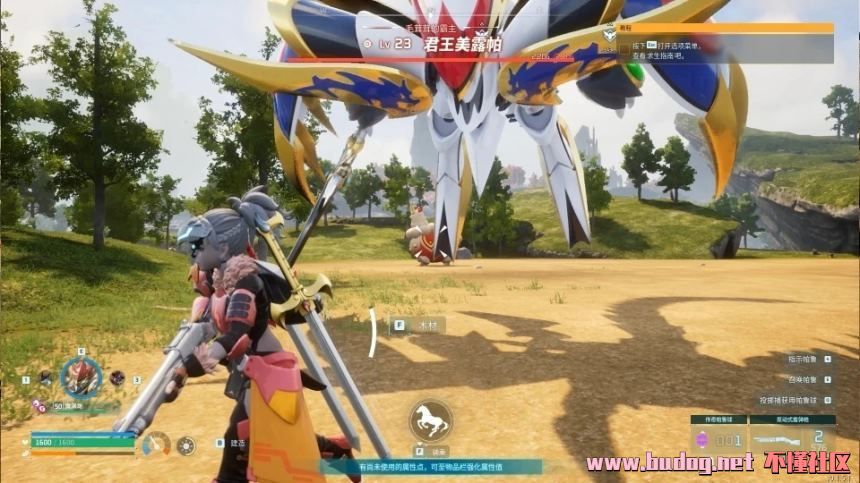
Task: Click the white horse mount icon
Action: coord(430,421)
